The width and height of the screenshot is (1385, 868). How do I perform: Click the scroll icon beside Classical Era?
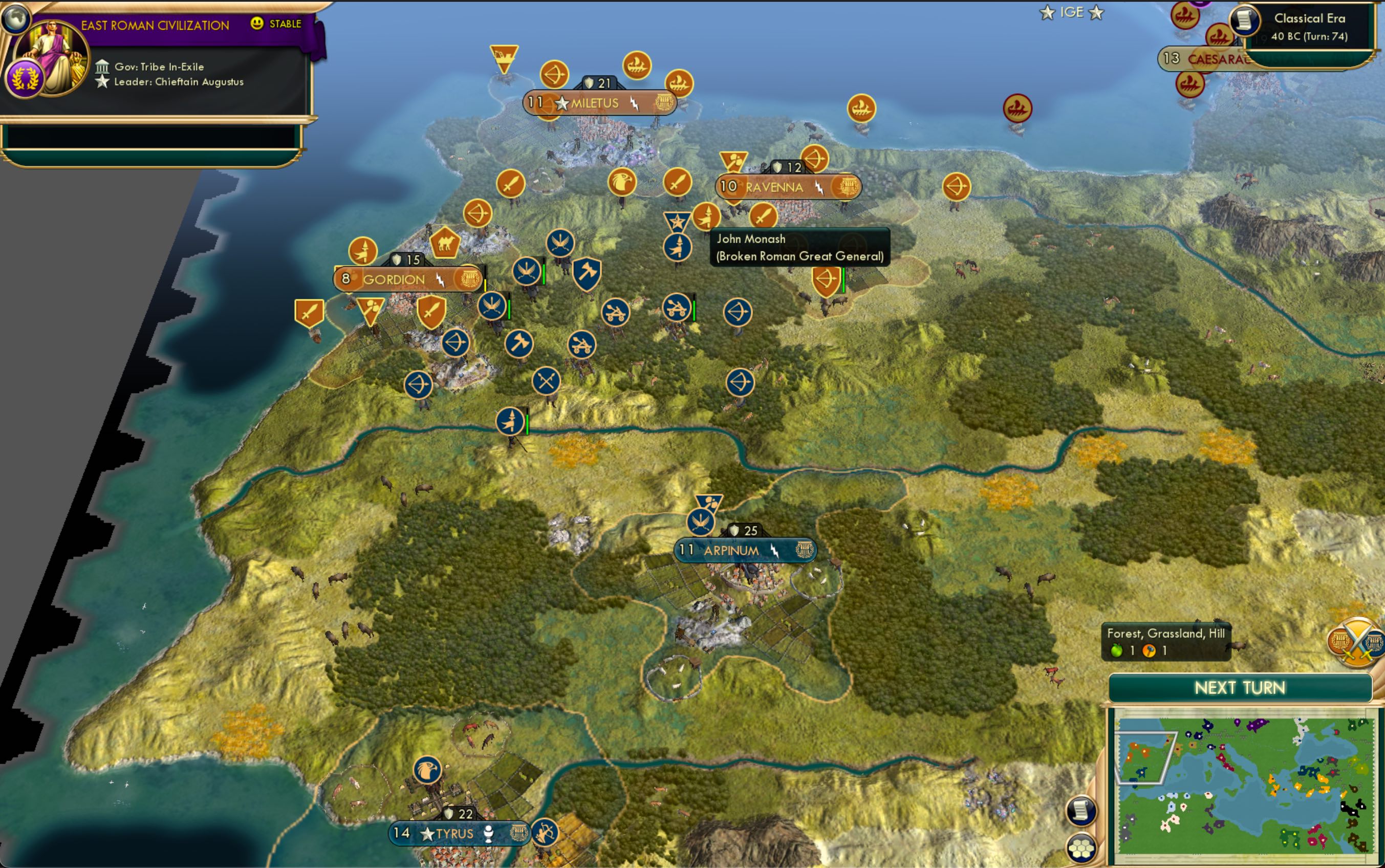[1244, 20]
